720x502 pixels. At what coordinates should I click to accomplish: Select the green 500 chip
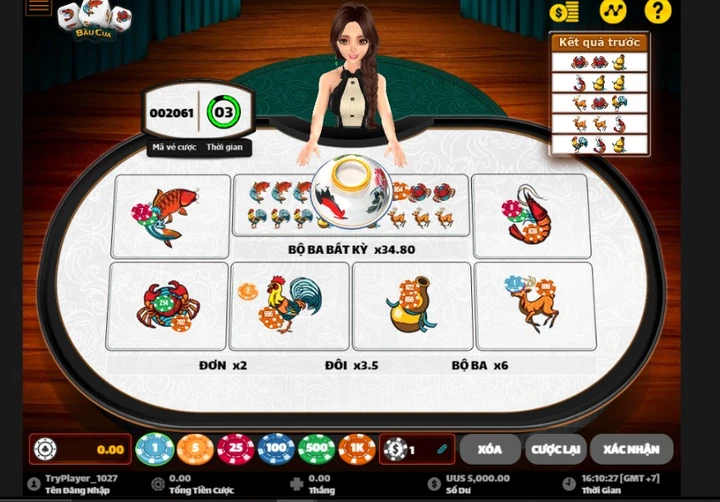317,449
